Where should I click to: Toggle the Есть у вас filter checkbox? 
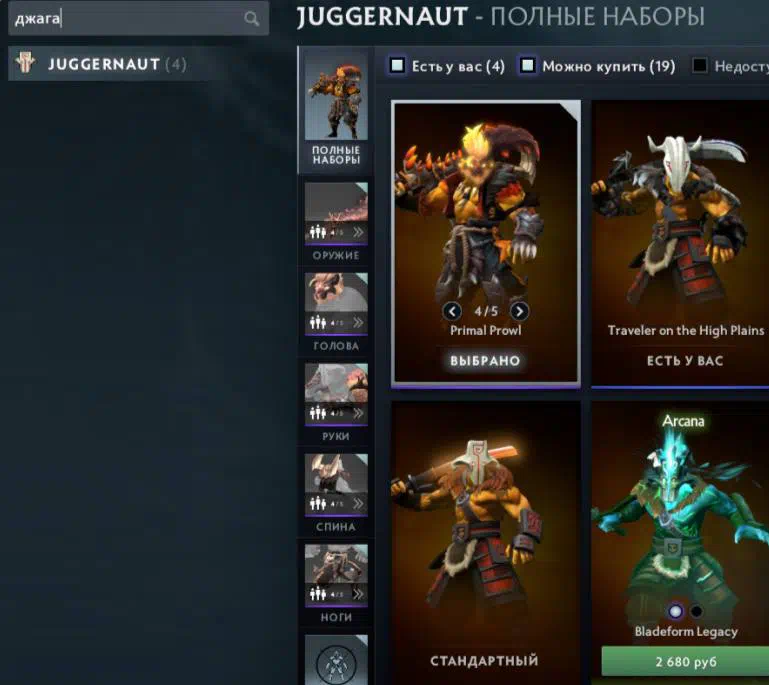[398, 66]
